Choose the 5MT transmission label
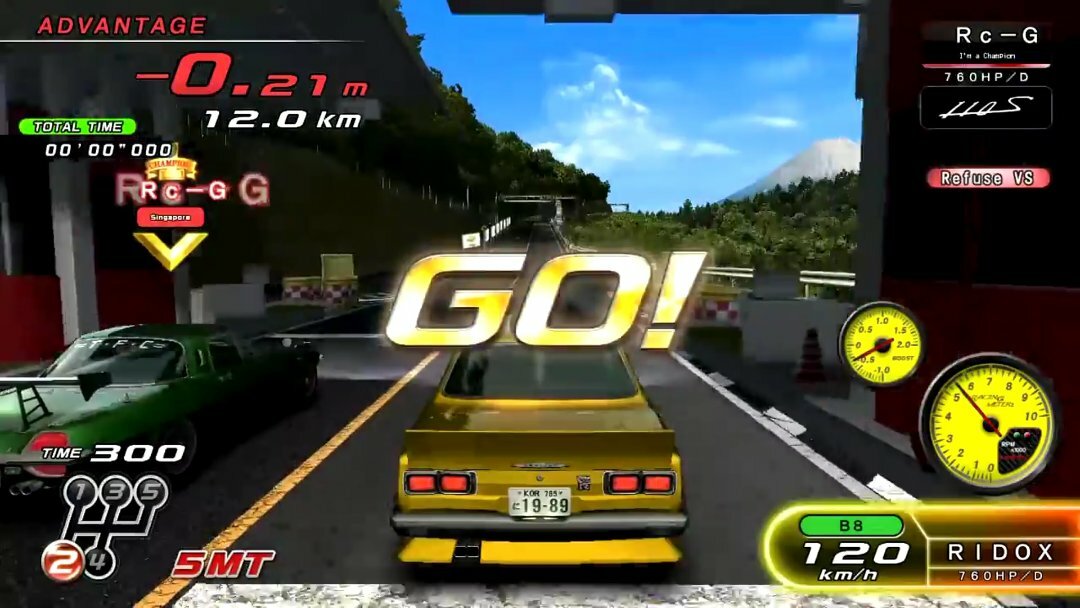 click(x=223, y=564)
